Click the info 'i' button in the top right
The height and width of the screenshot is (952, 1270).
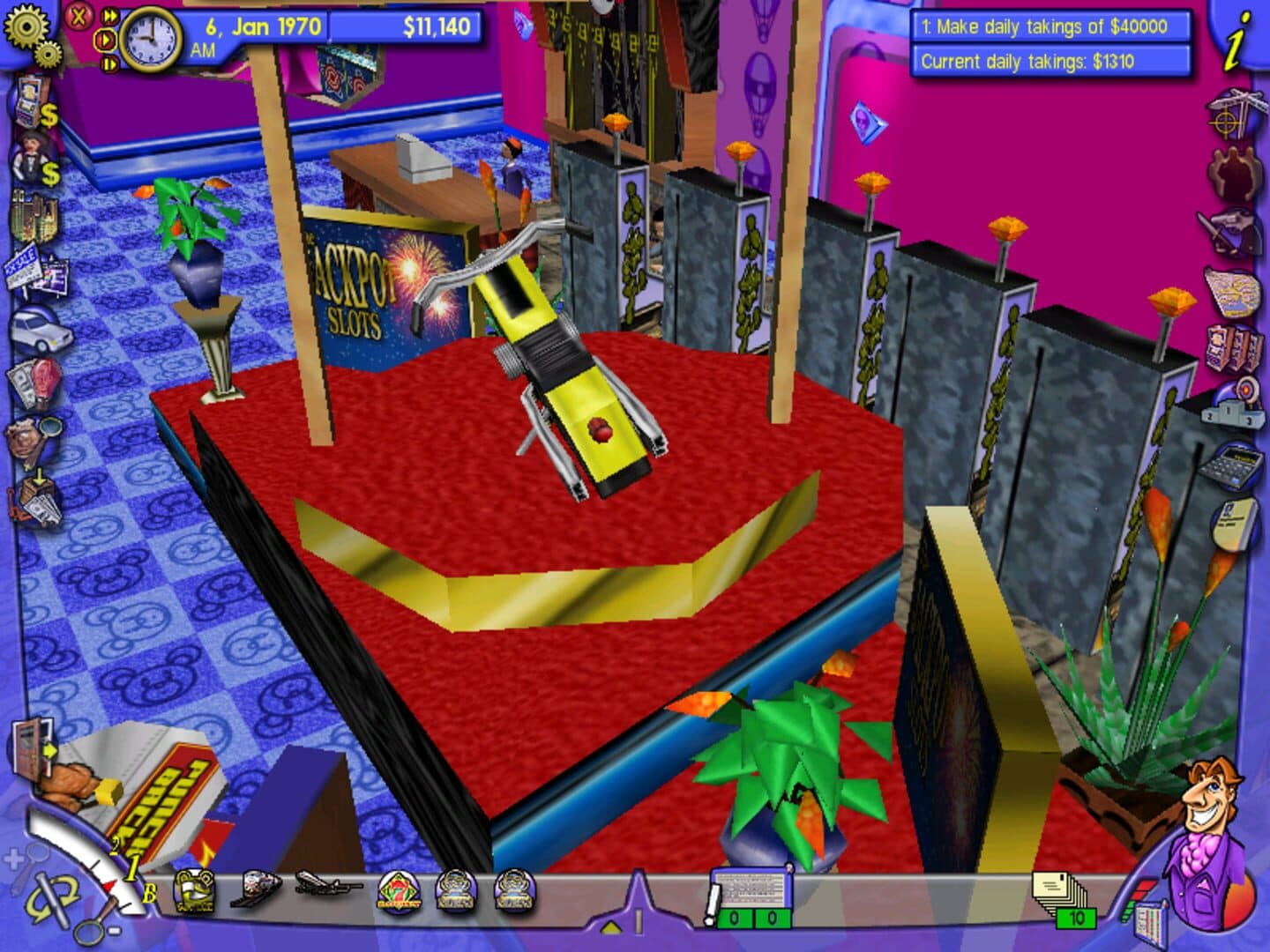tap(1234, 41)
